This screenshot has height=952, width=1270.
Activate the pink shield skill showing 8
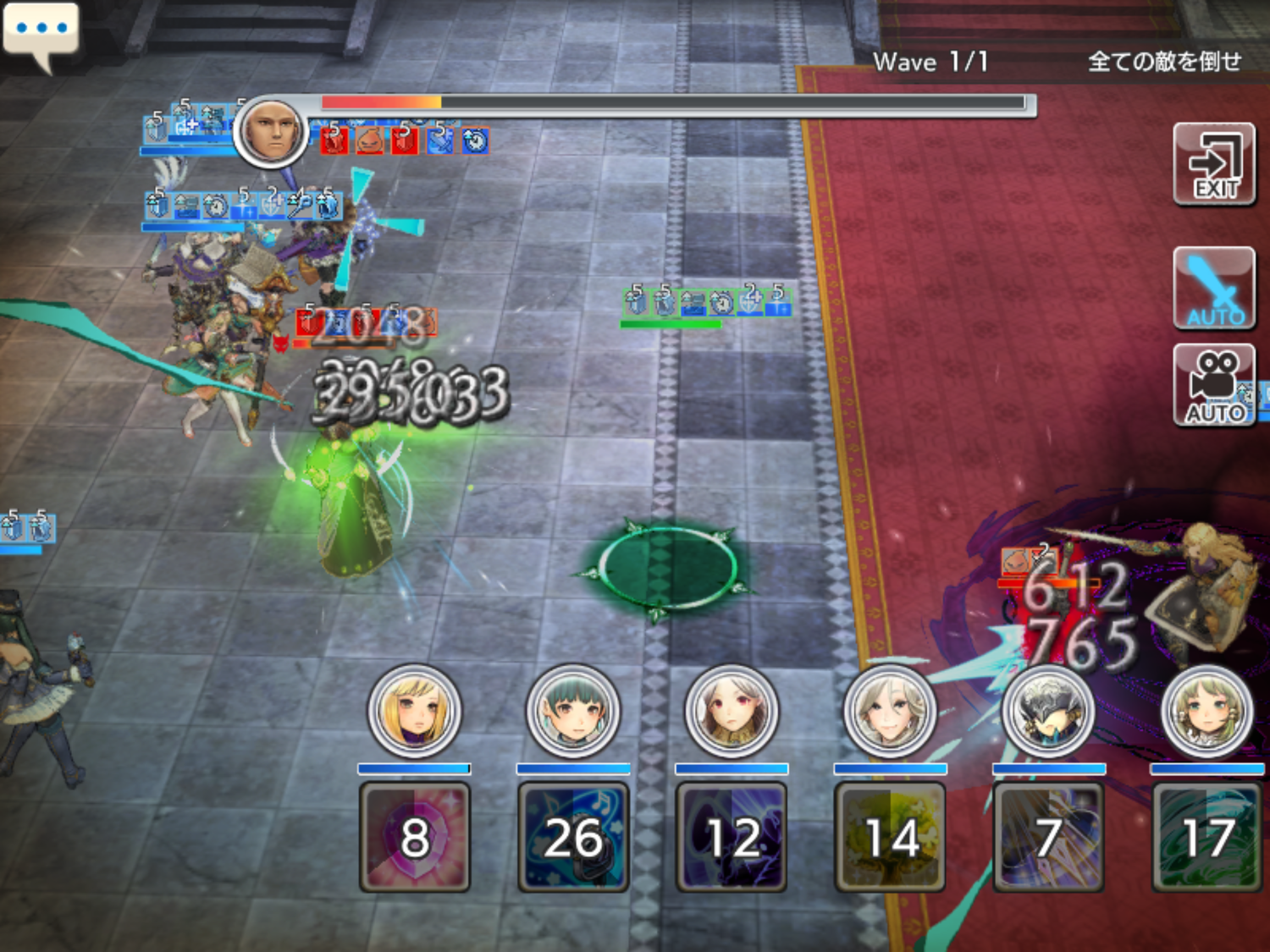(x=415, y=837)
